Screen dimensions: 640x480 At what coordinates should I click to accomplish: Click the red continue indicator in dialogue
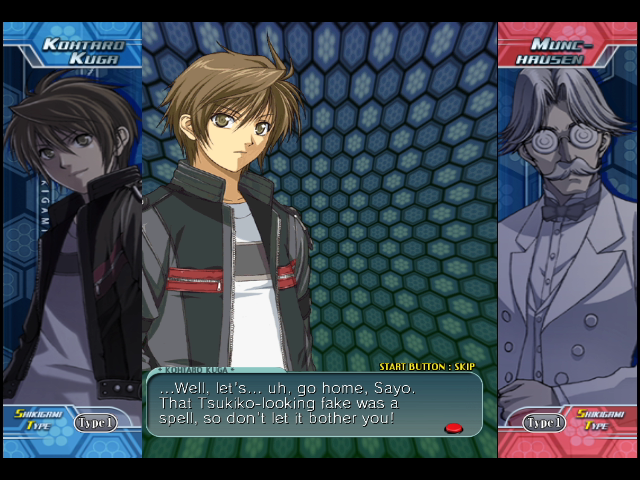pos(453,428)
